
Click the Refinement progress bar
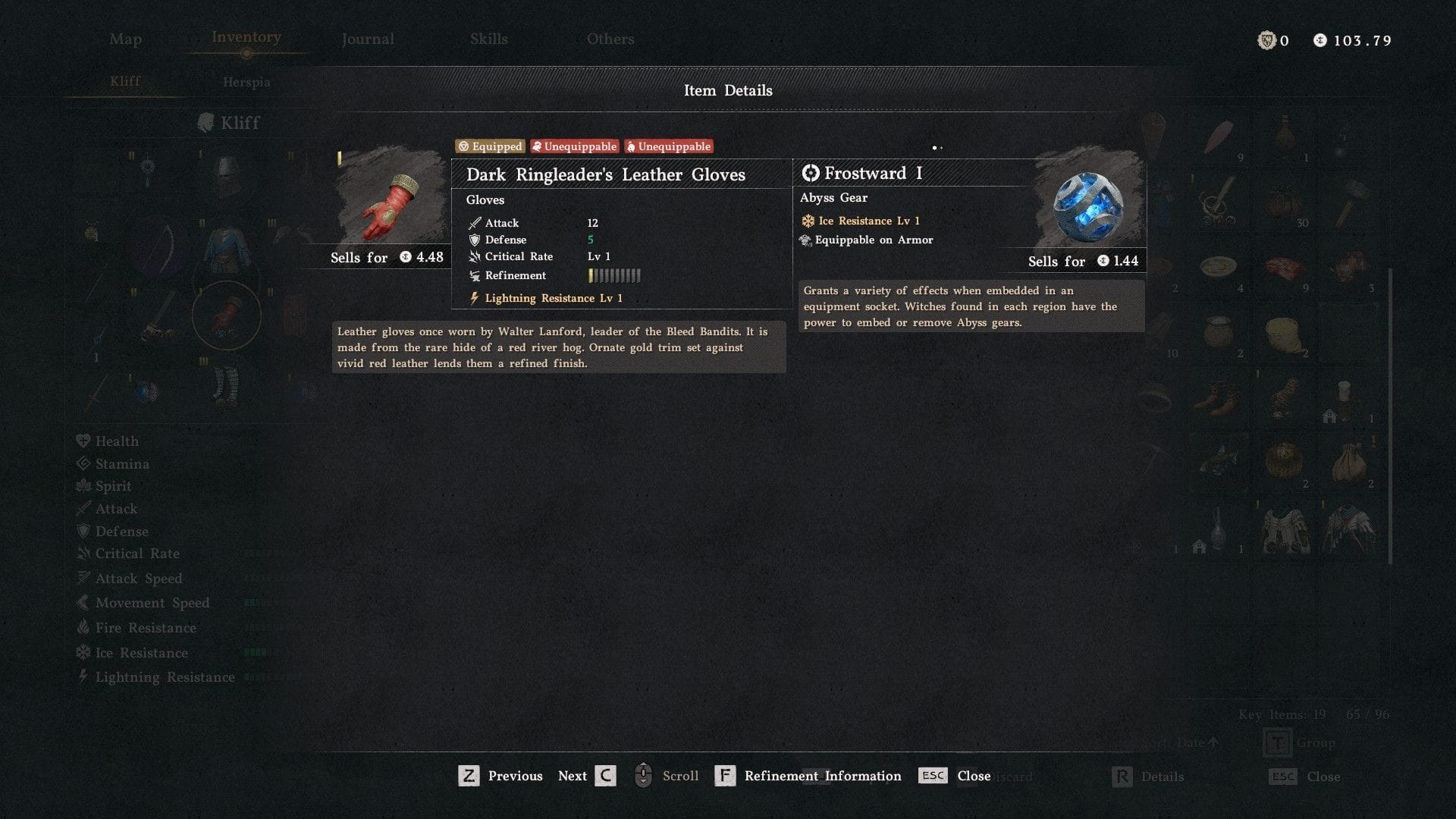point(616,275)
